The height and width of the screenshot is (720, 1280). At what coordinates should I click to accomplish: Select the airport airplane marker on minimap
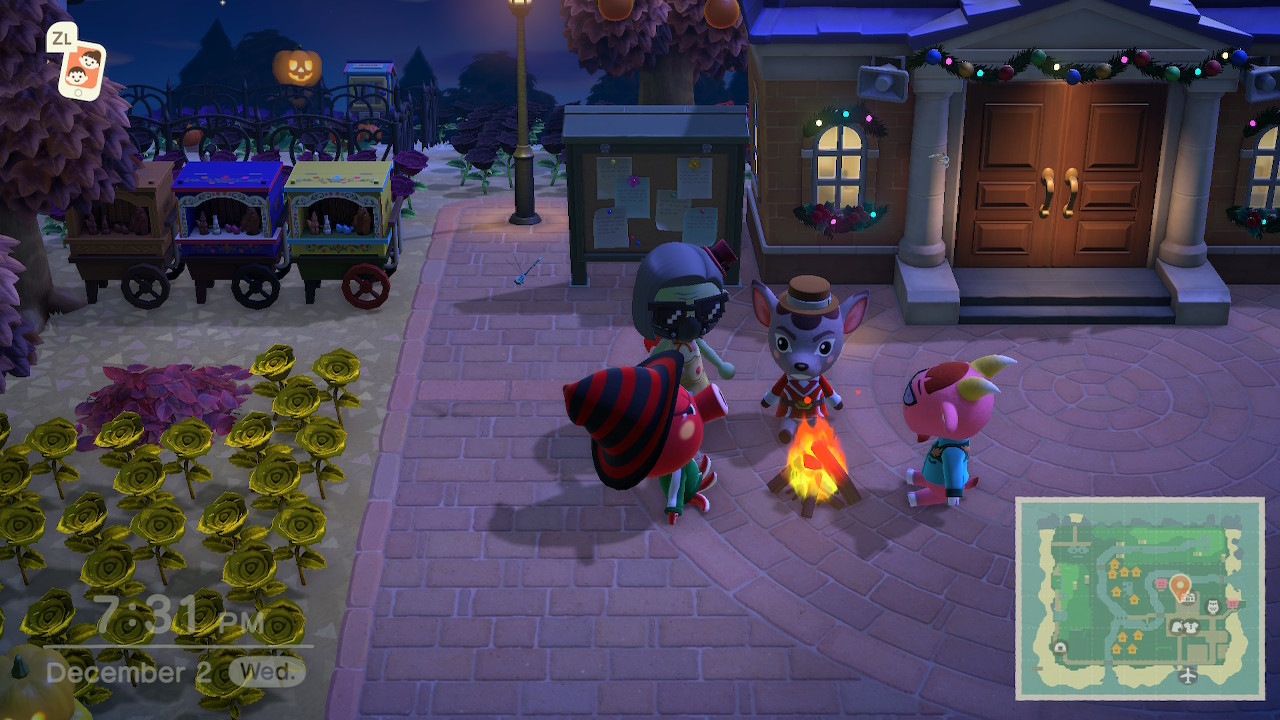point(1186,675)
